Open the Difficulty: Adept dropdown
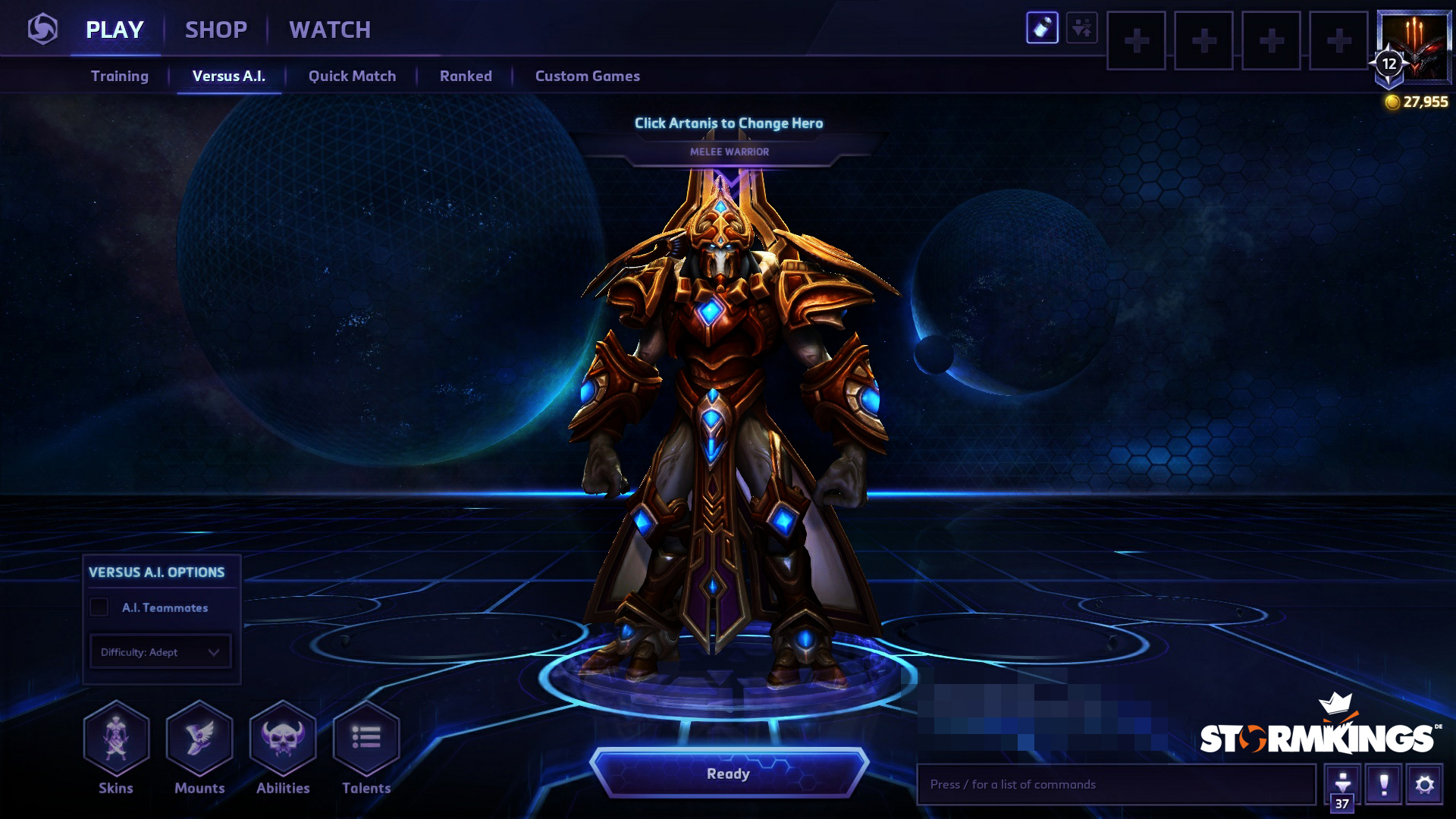This screenshot has height=819, width=1456. pos(160,652)
